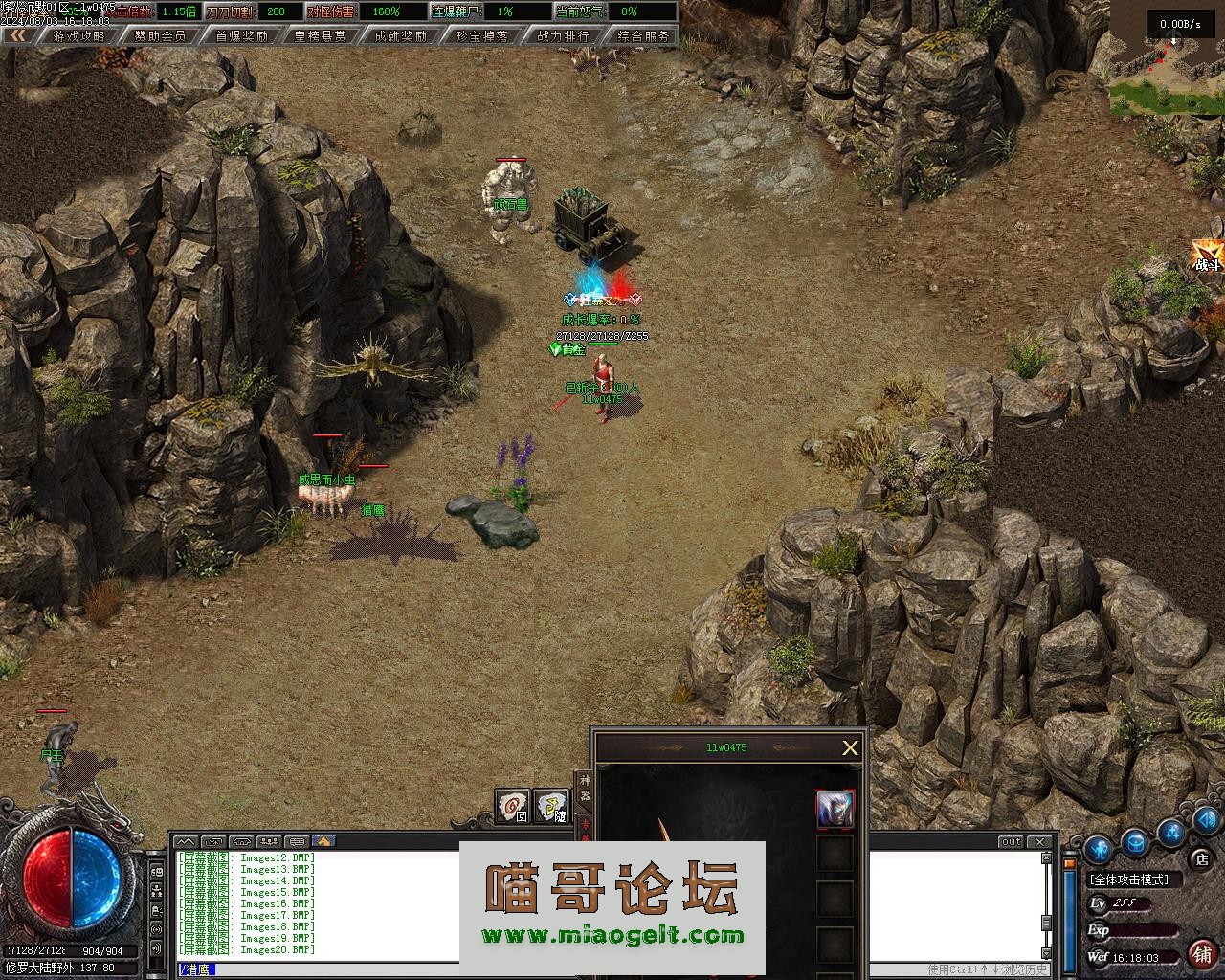Image resolution: width=1225 pixels, height=980 pixels.
Task: Toggle the 全体攻击模式 attack mode
Action: (1134, 880)
